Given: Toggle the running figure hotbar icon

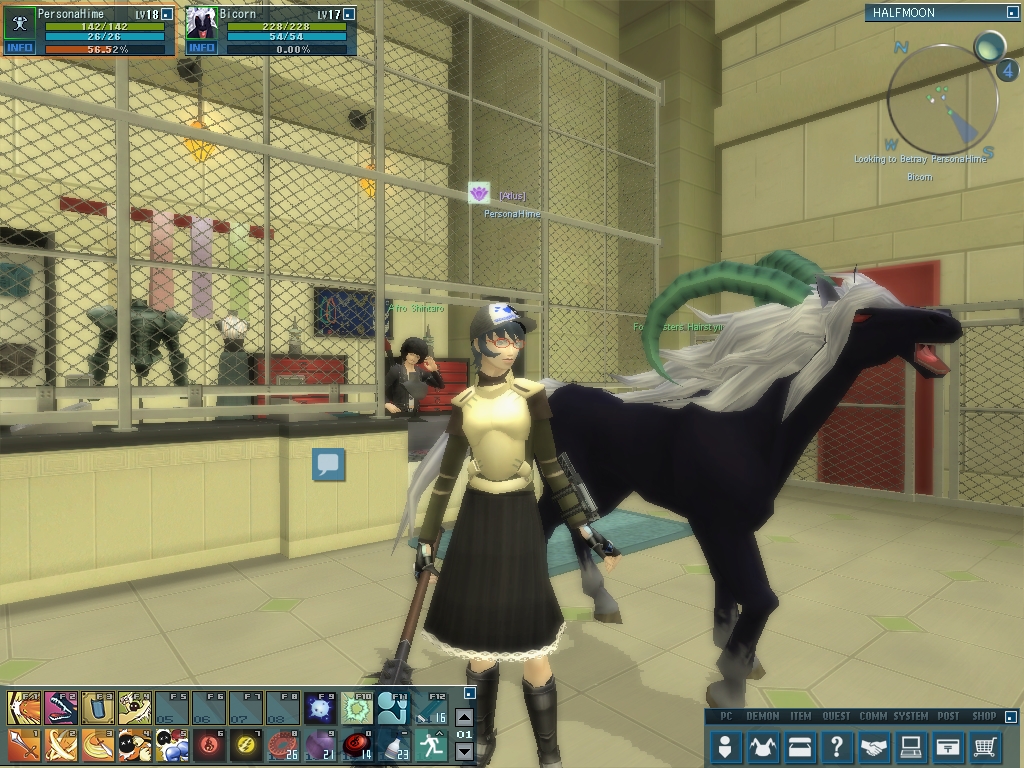Looking at the screenshot, I should 431,745.
